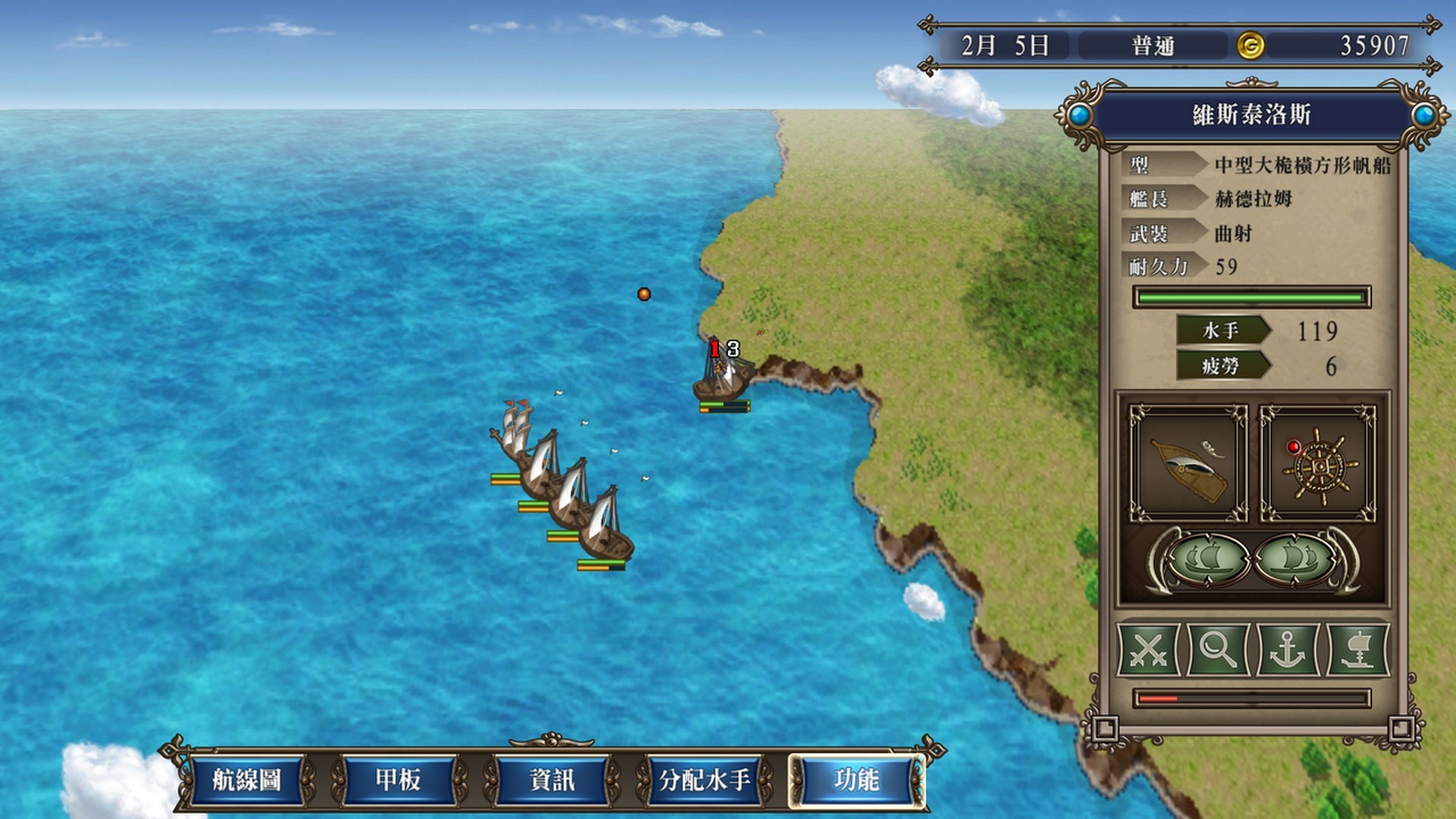Click the 普通 speed indicator at the top
This screenshot has height=819, width=1456.
pos(1153,45)
